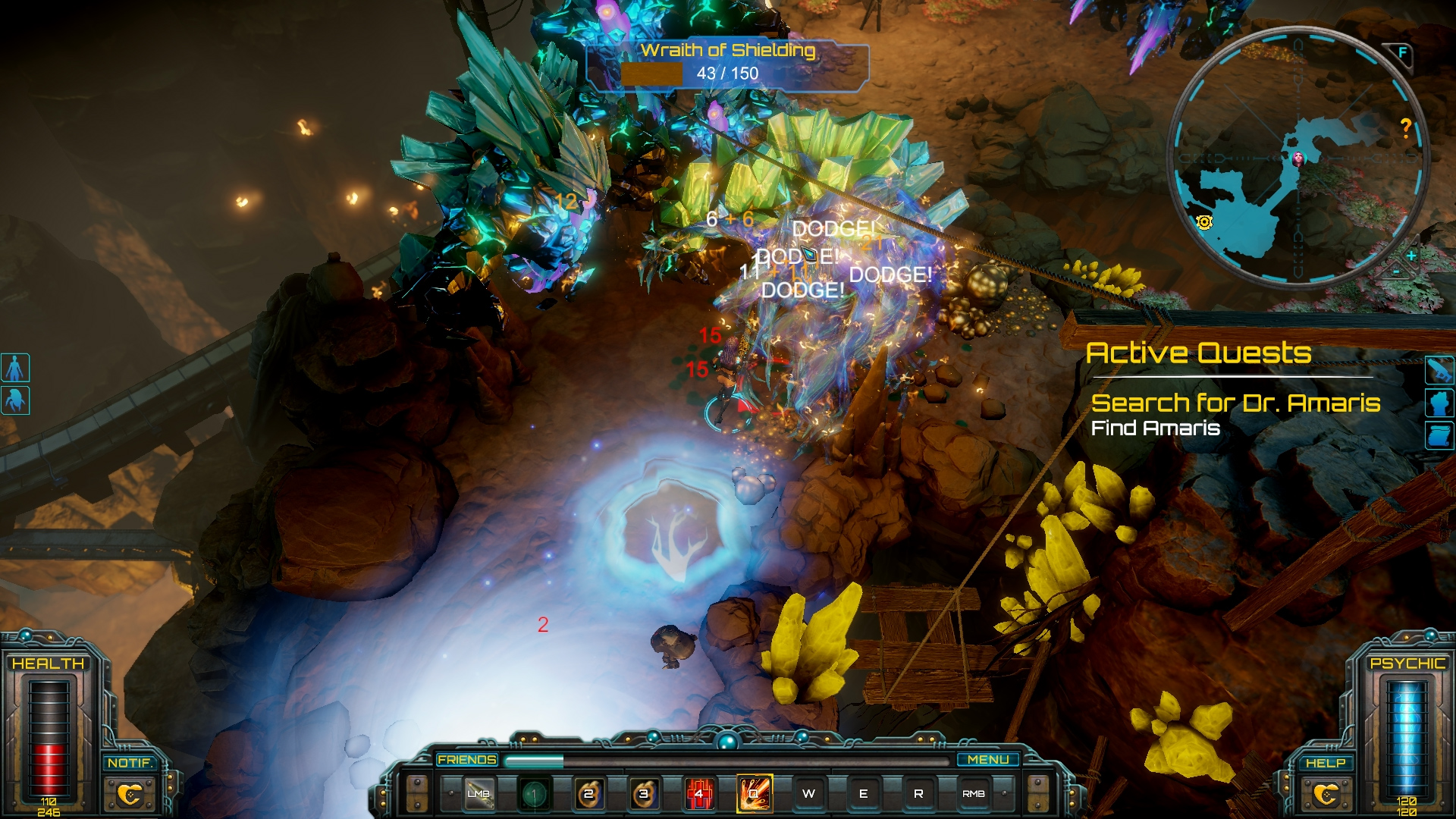Toggle the F marker on the minimap
The height and width of the screenshot is (819, 1456).
coord(1402,52)
